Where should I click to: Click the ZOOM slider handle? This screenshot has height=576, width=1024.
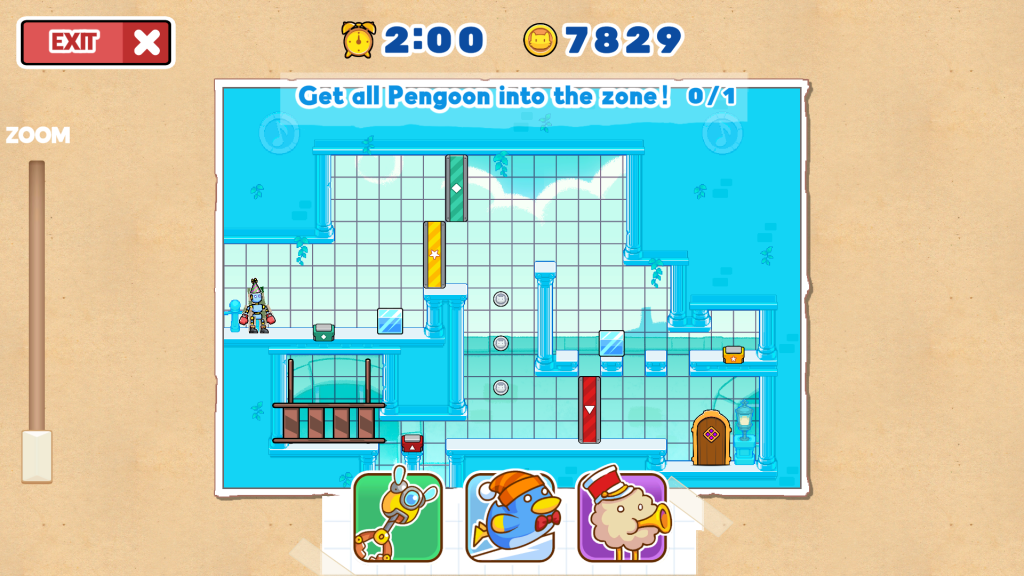[x=37, y=456]
